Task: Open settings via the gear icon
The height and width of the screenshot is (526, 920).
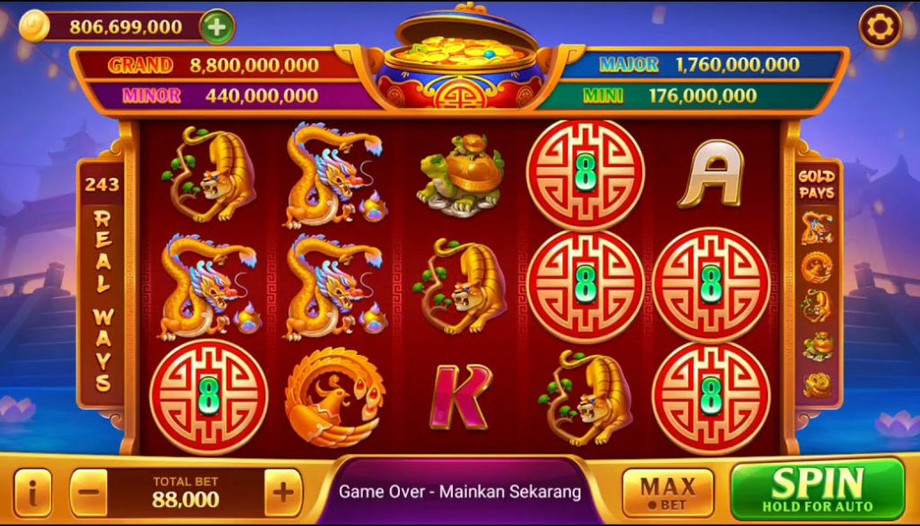Action: point(880,27)
